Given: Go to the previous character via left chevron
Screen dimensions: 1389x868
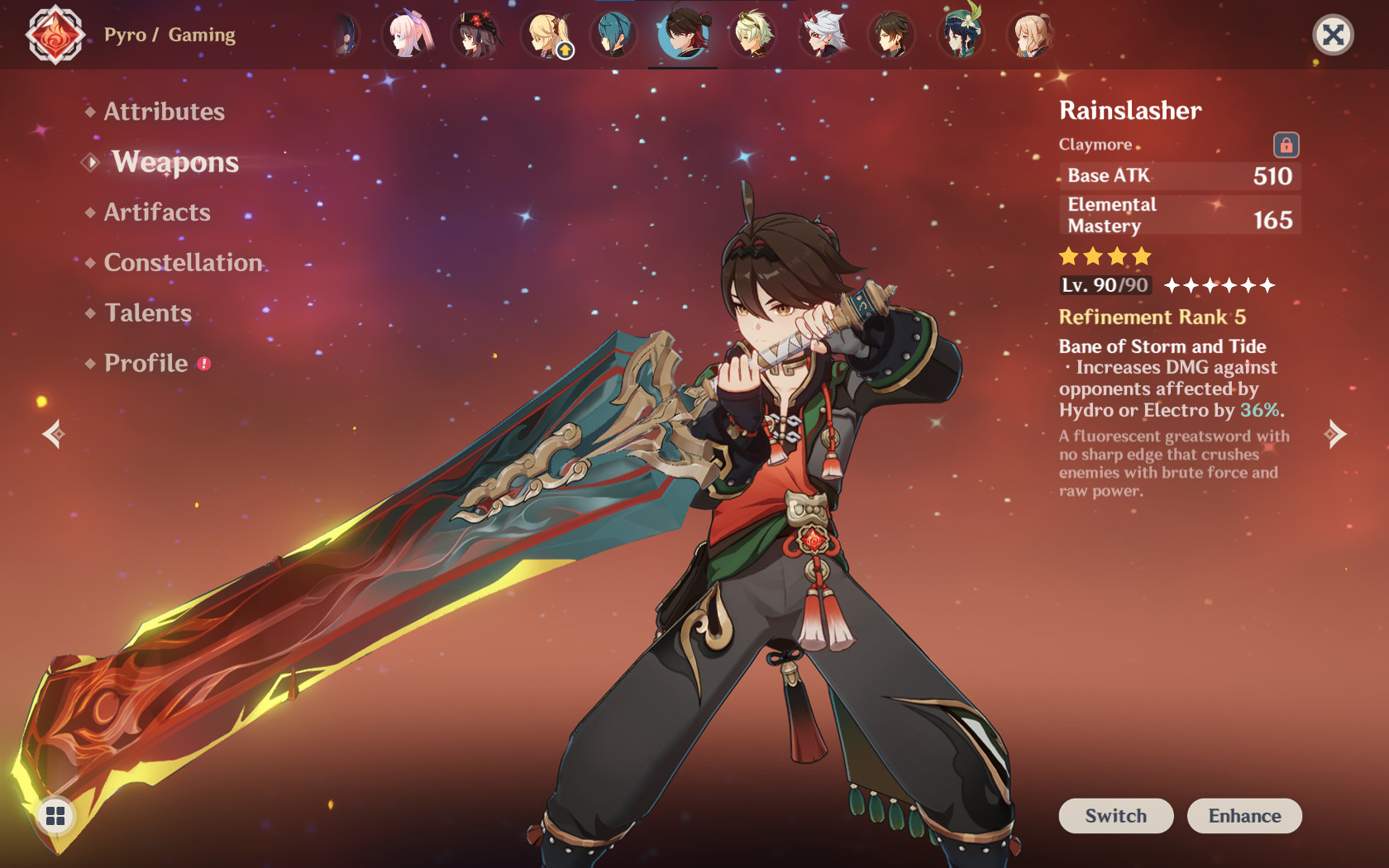Looking at the screenshot, I should [x=52, y=432].
